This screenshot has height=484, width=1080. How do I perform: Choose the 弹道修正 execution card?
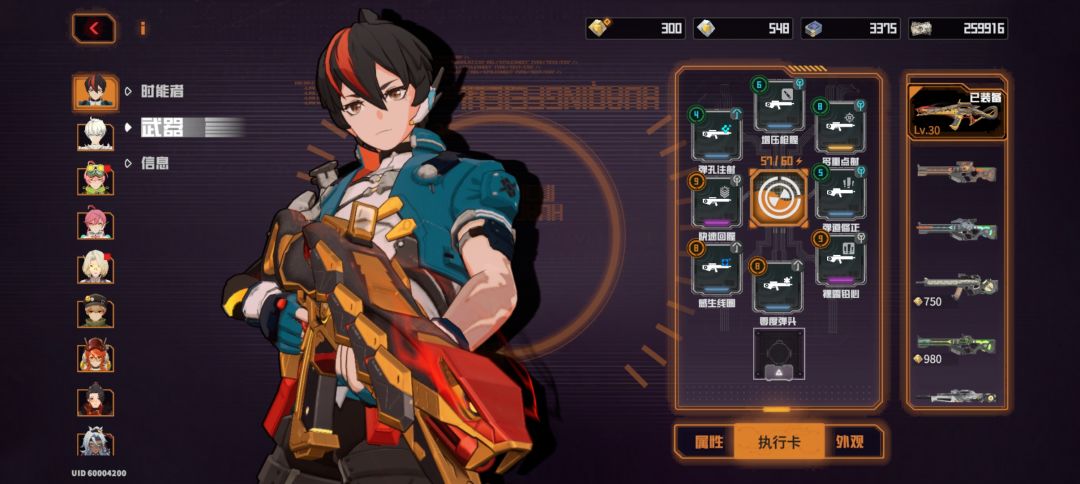pyautogui.click(x=840, y=192)
